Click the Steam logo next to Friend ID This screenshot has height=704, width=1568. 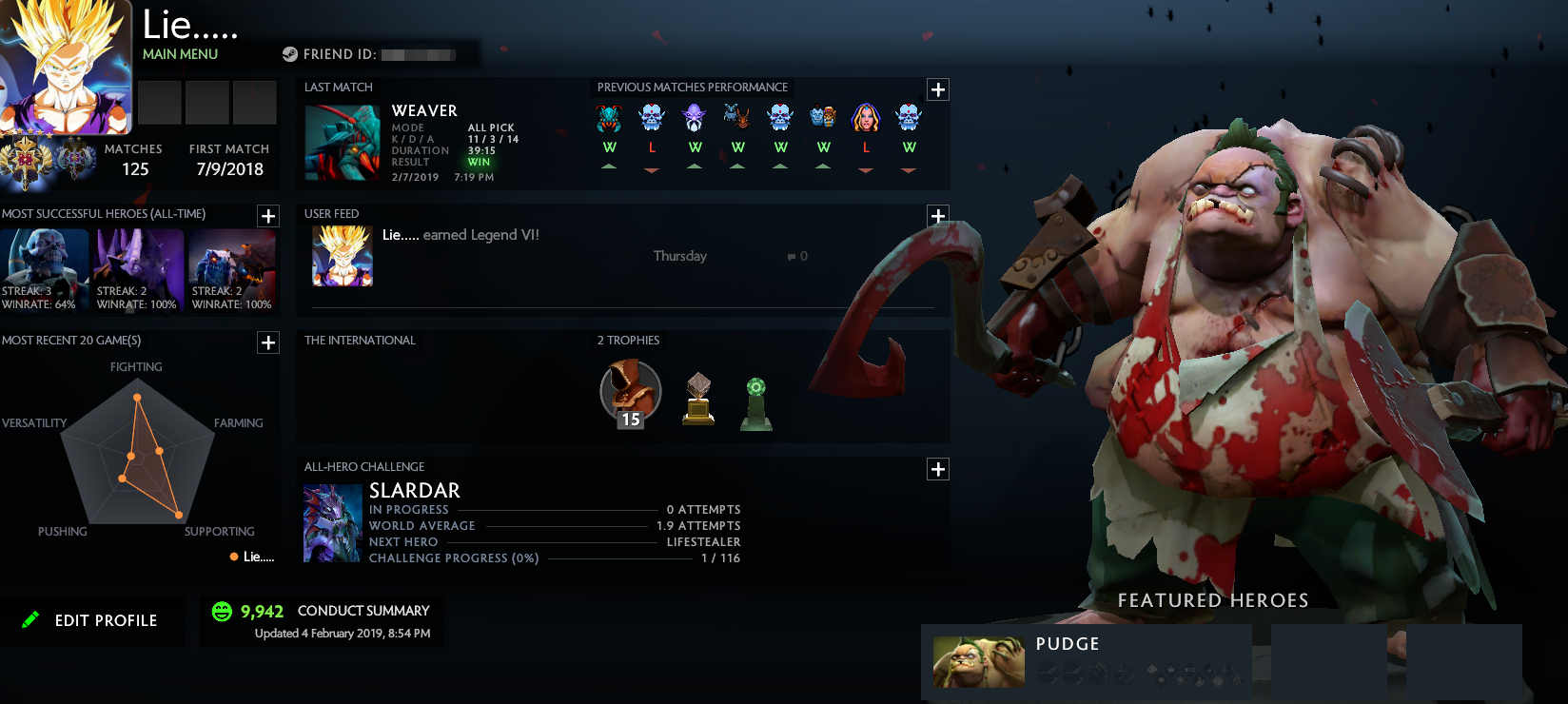pos(288,54)
